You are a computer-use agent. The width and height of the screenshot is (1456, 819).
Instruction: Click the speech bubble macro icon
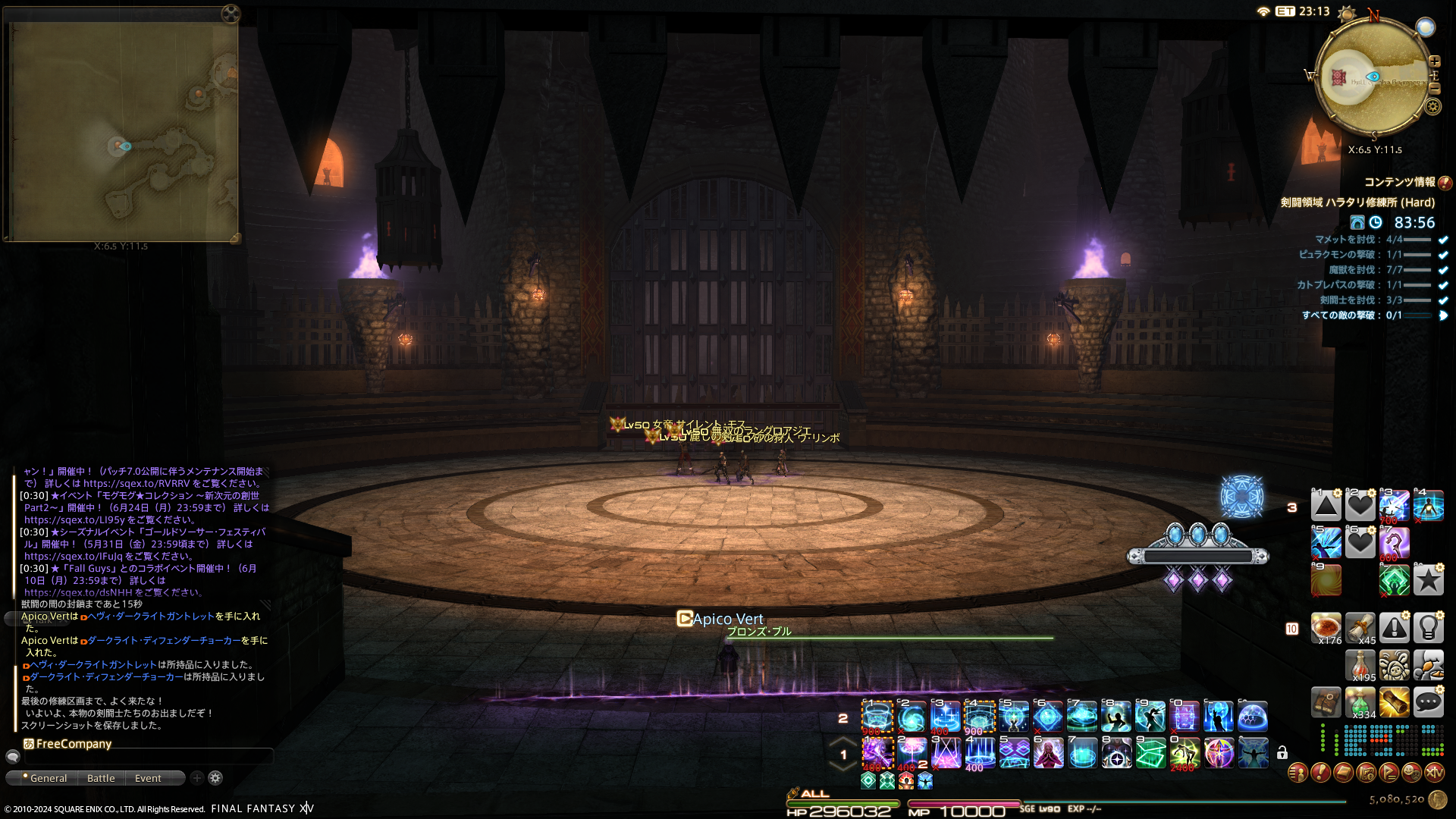point(1428,702)
